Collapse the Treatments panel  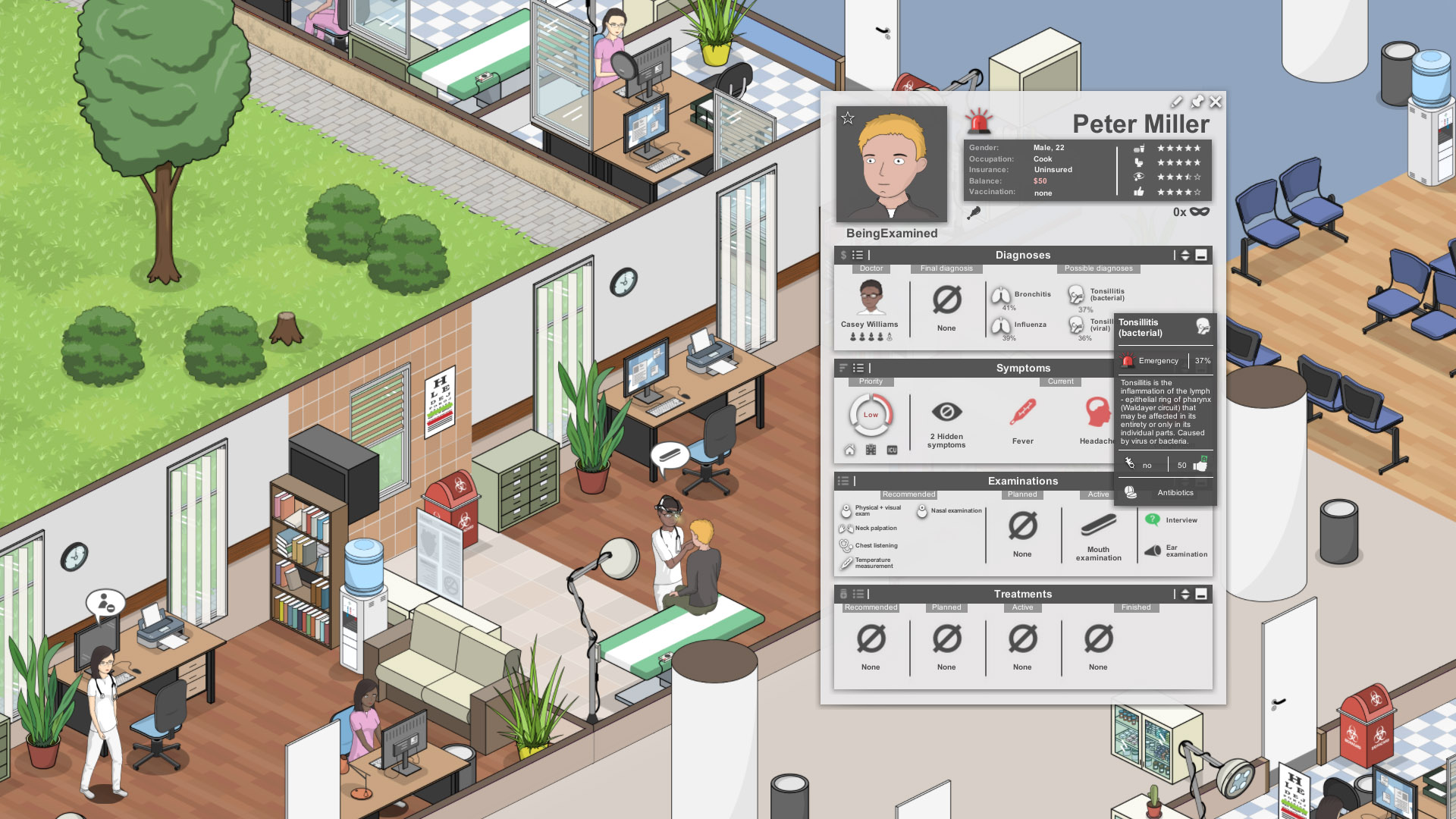(x=1200, y=595)
